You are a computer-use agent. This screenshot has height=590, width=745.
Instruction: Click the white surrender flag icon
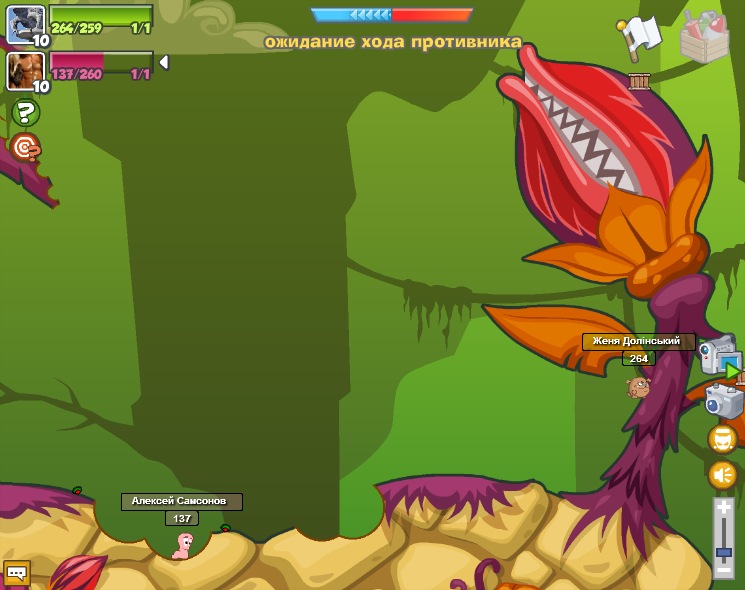click(639, 37)
